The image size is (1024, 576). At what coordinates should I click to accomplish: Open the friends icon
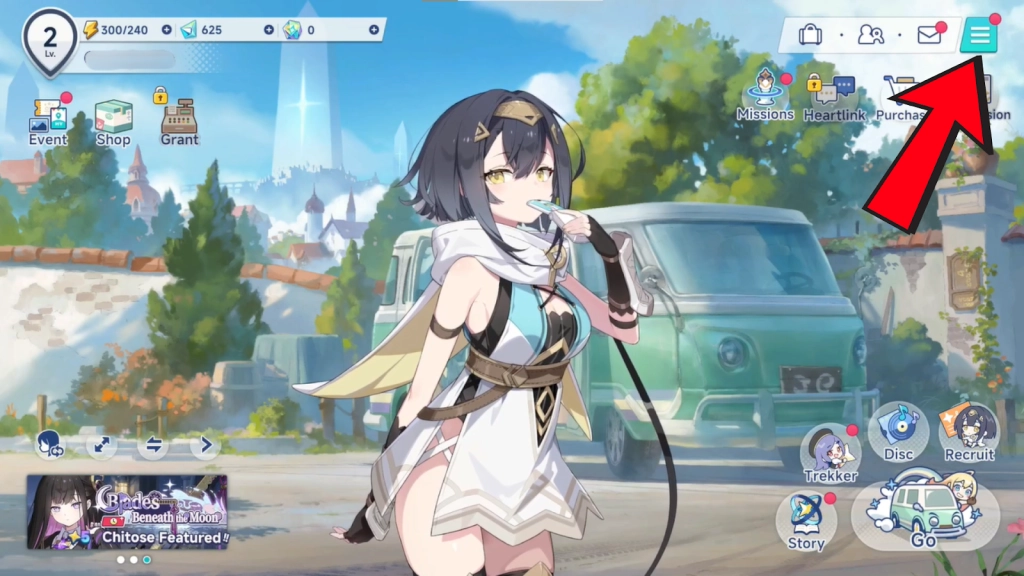click(x=870, y=36)
